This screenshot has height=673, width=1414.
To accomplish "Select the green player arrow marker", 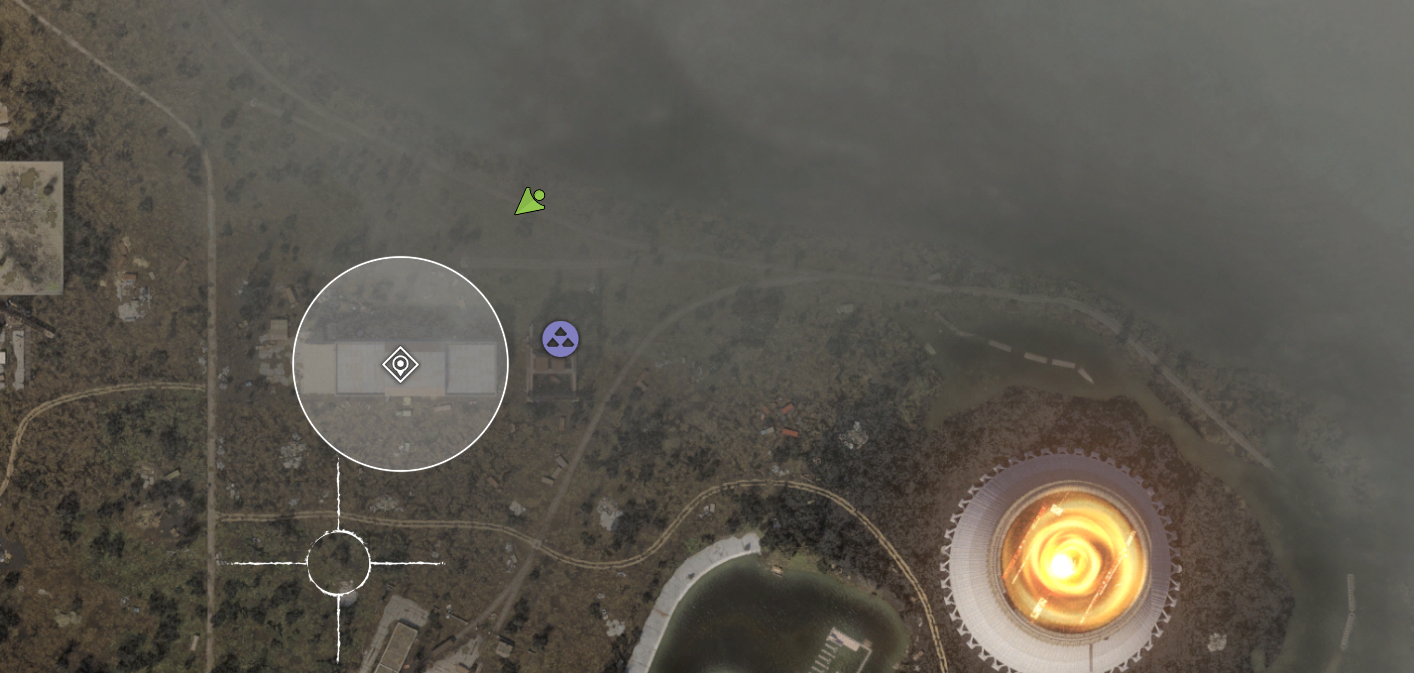I will [x=529, y=202].
